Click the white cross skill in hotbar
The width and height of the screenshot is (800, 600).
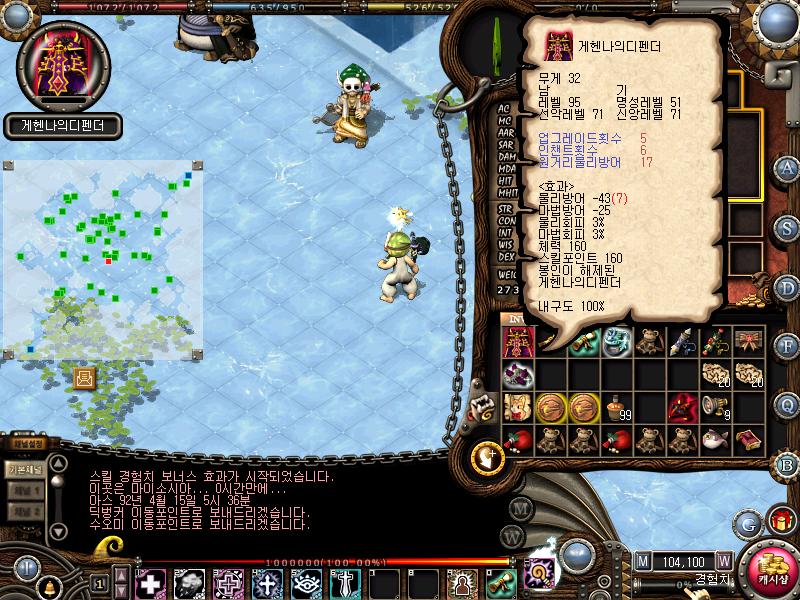[x=150, y=583]
